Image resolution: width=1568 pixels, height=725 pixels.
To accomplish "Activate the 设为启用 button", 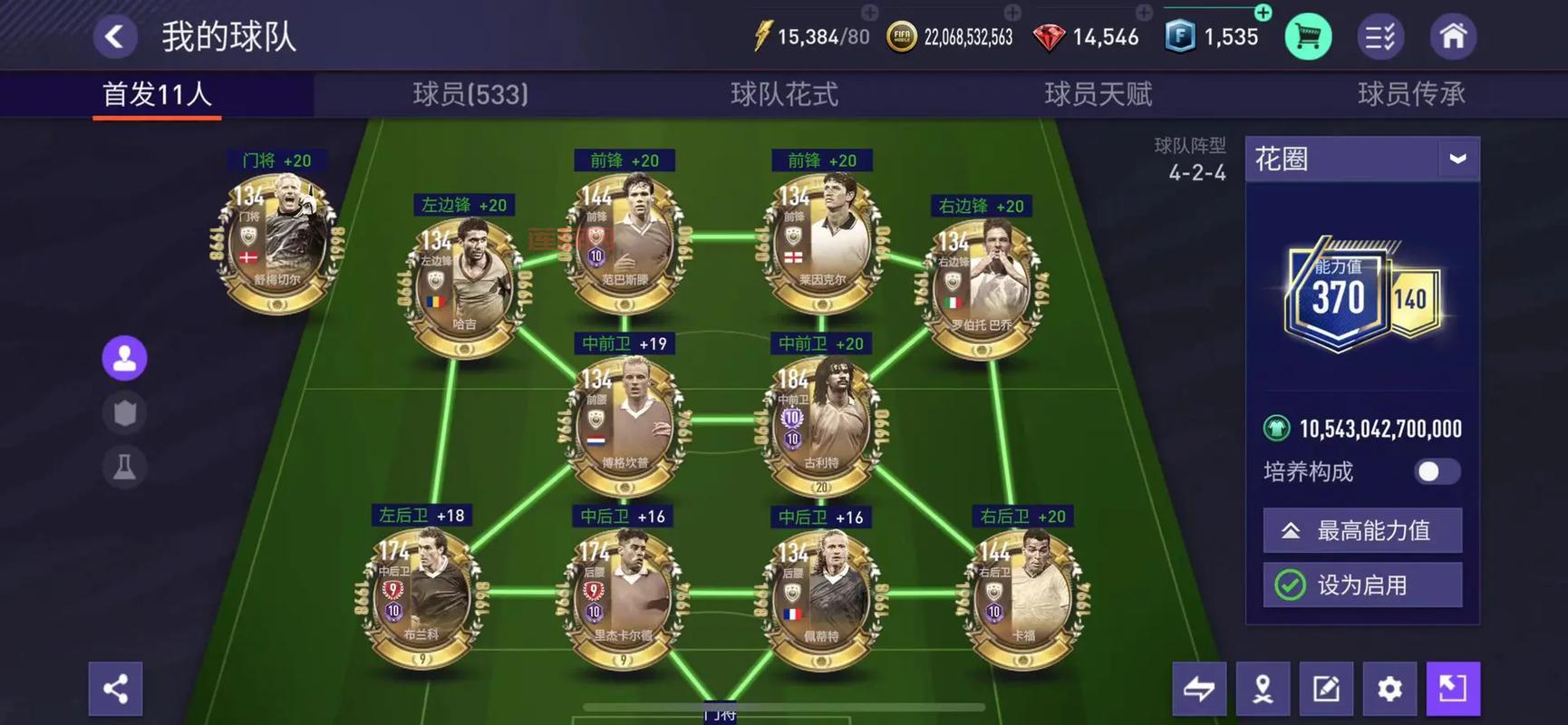I will click(1362, 585).
